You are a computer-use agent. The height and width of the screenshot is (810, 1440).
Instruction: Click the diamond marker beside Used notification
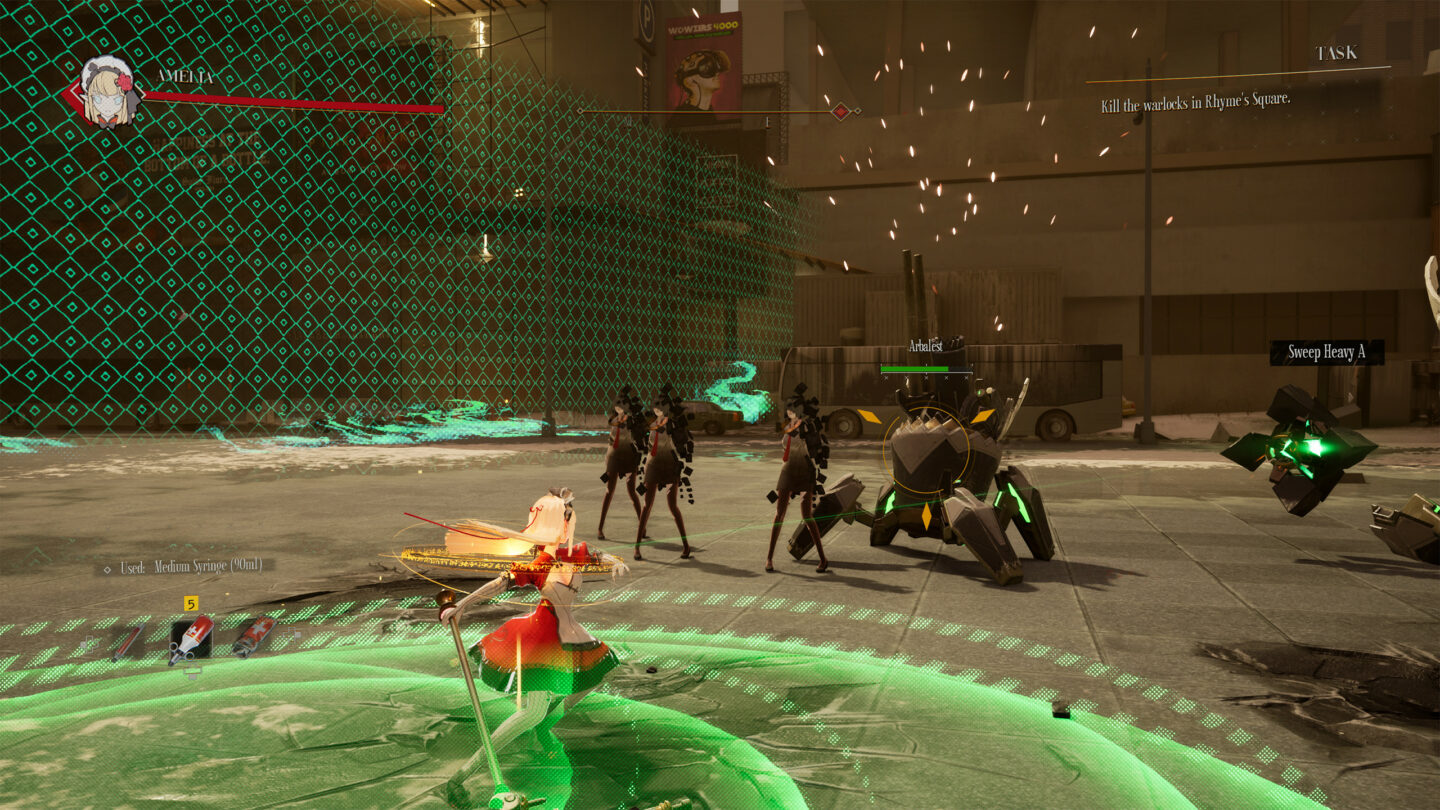tap(108, 568)
